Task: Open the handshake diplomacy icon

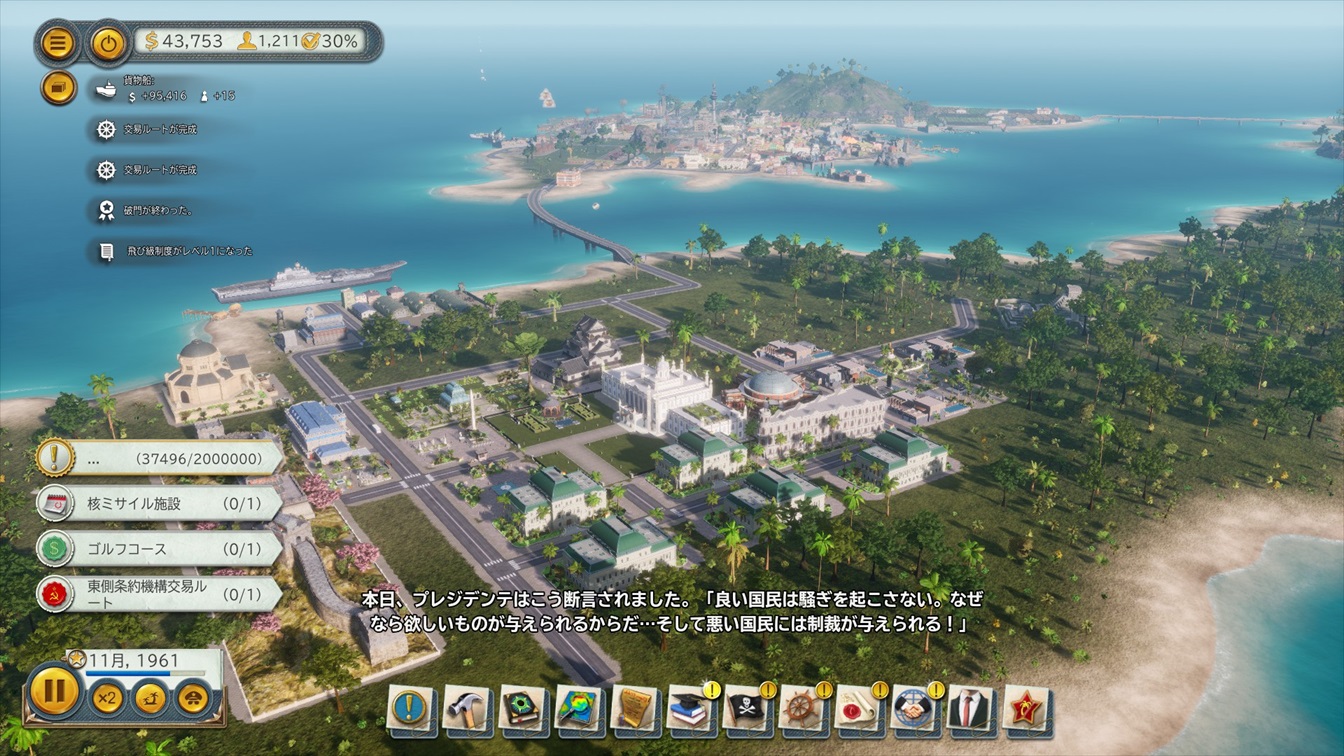Action: point(914,708)
